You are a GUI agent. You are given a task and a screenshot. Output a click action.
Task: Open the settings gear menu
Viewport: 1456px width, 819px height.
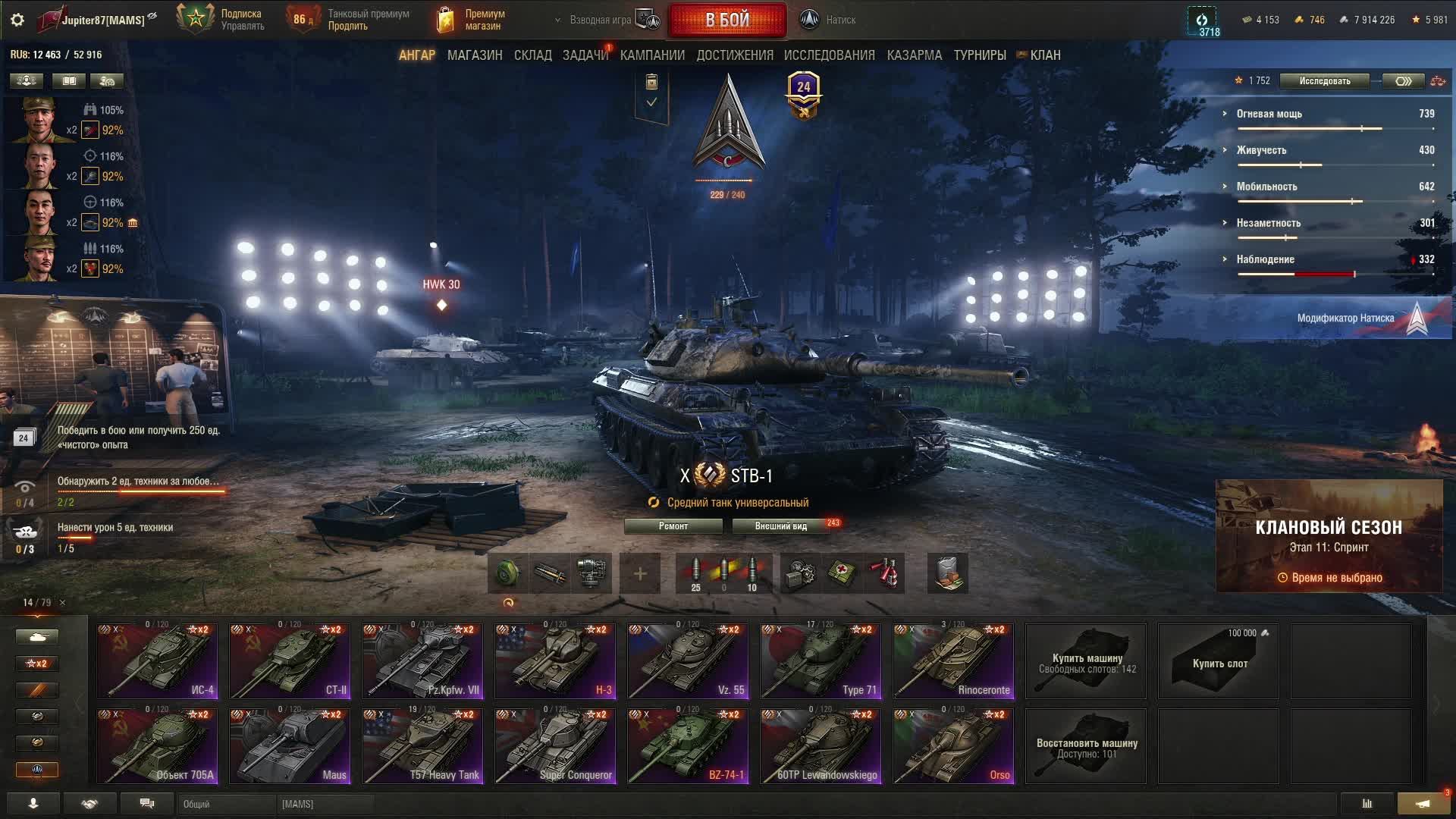coord(17,20)
